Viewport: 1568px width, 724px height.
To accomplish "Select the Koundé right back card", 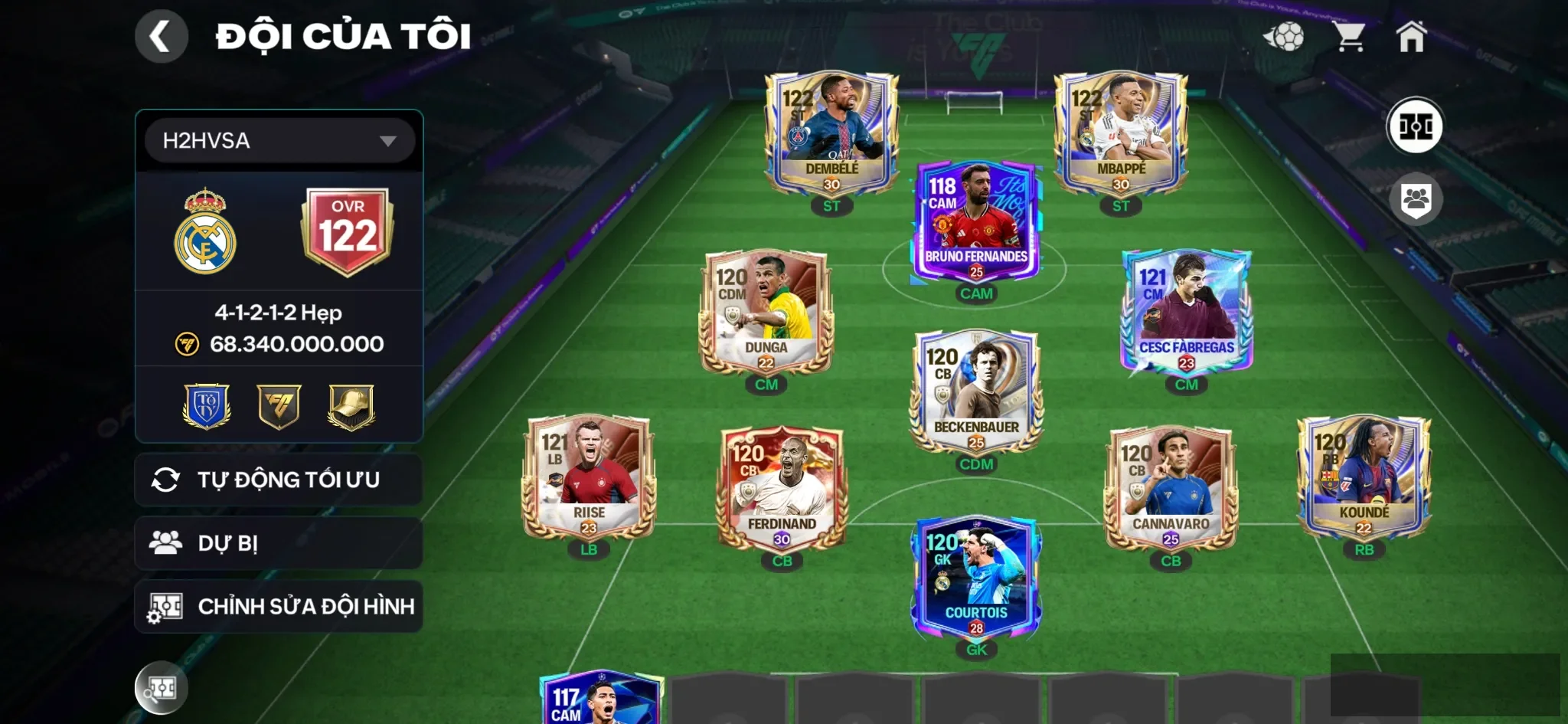I will pos(1364,479).
